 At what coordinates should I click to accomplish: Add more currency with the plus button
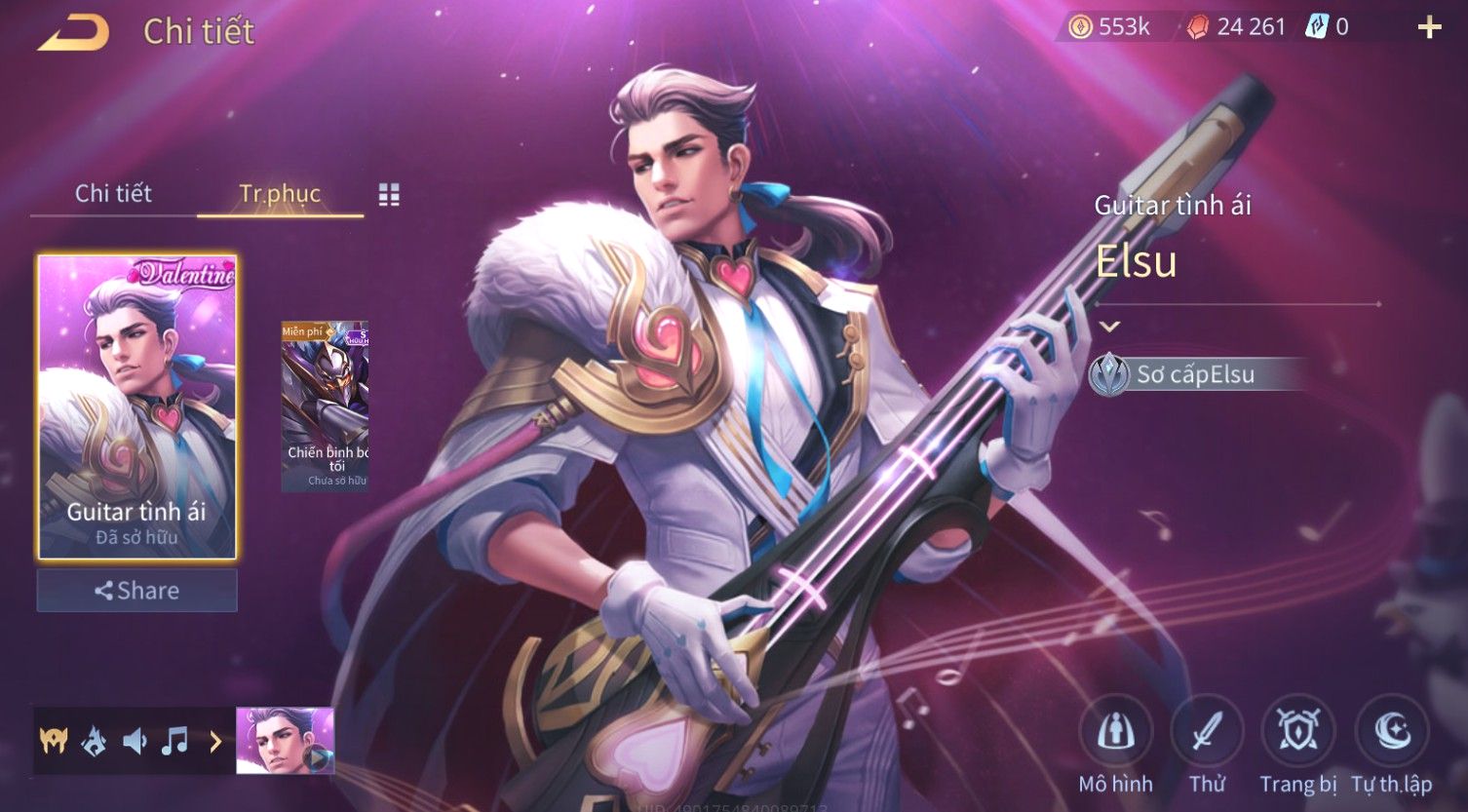coord(1428,27)
